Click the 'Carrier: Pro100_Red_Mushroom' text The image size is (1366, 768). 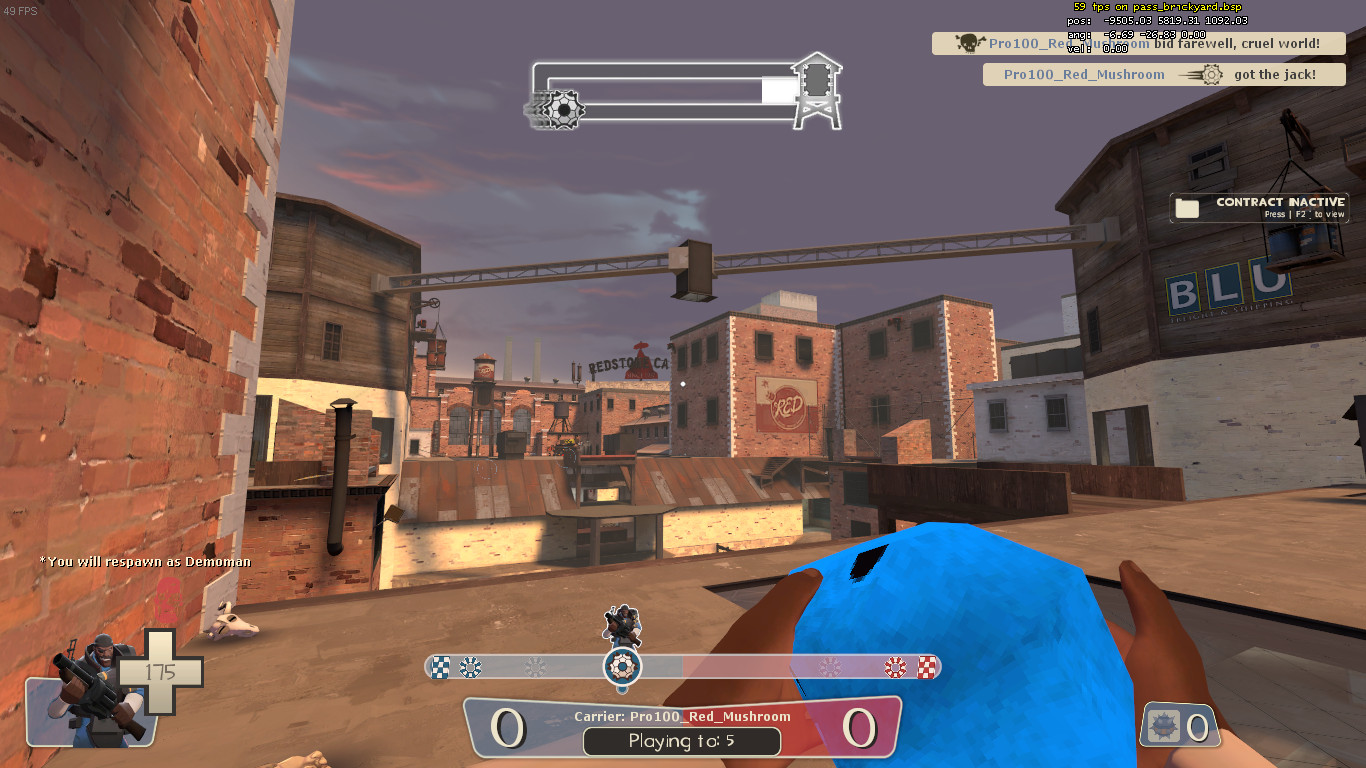pos(682,716)
